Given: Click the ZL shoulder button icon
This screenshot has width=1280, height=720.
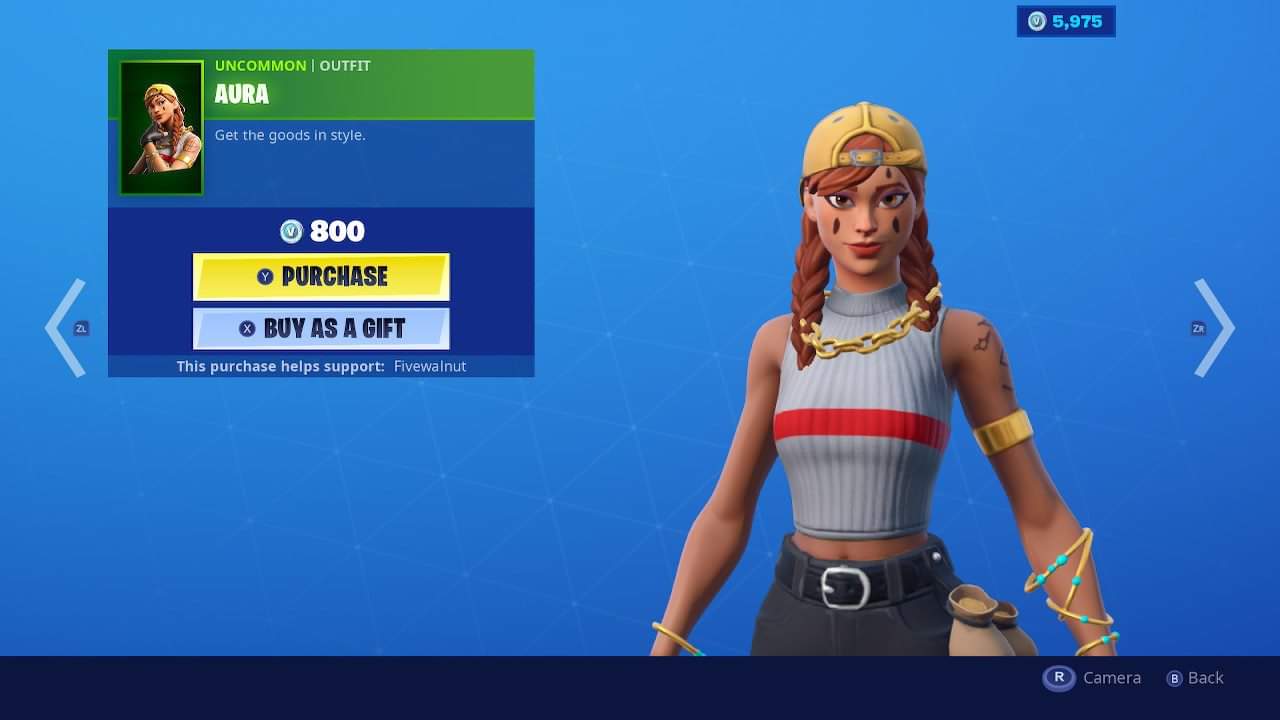Looking at the screenshot, I should click(80, 328).
